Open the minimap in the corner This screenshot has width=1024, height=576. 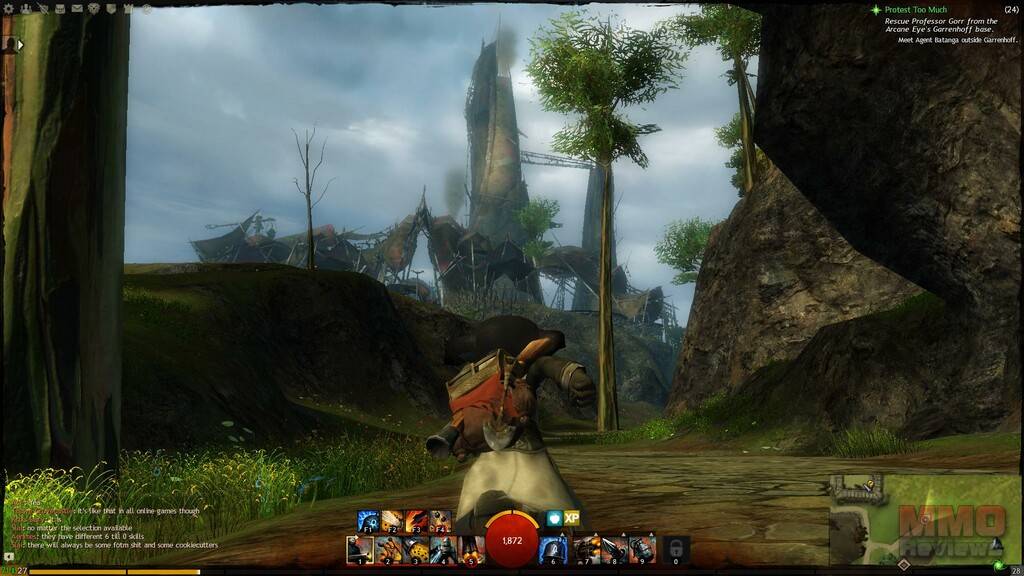pos(926,518)
